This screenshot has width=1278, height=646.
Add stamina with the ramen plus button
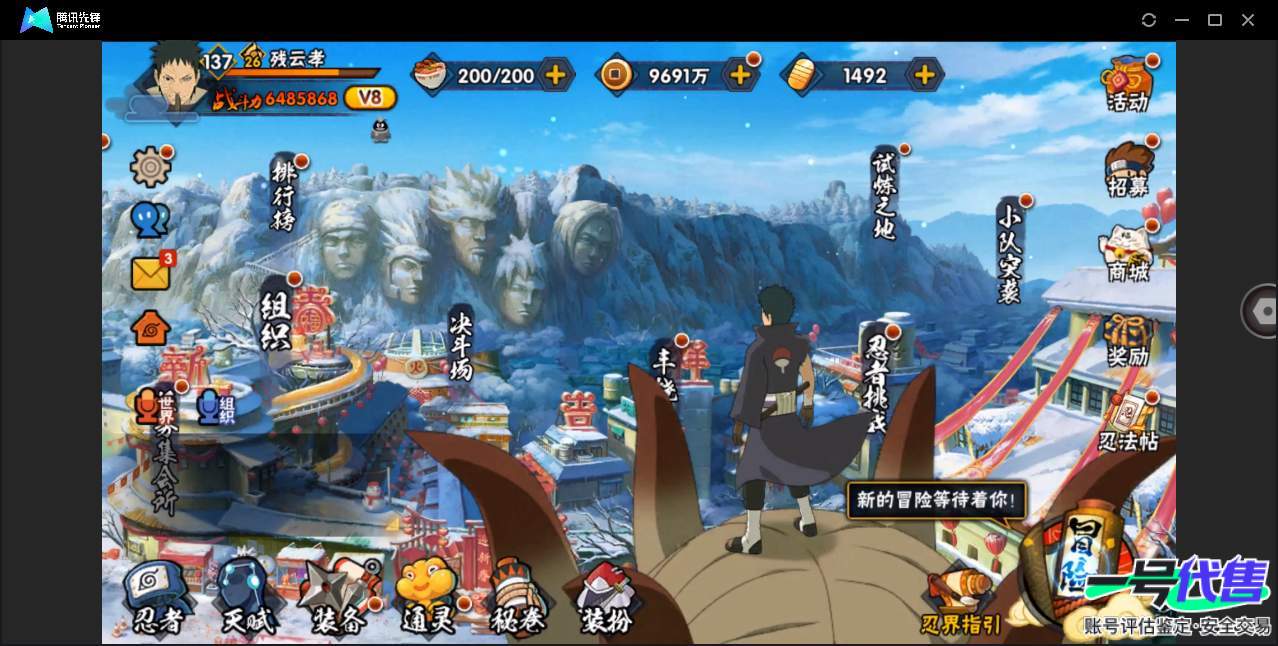pos(555,74)
